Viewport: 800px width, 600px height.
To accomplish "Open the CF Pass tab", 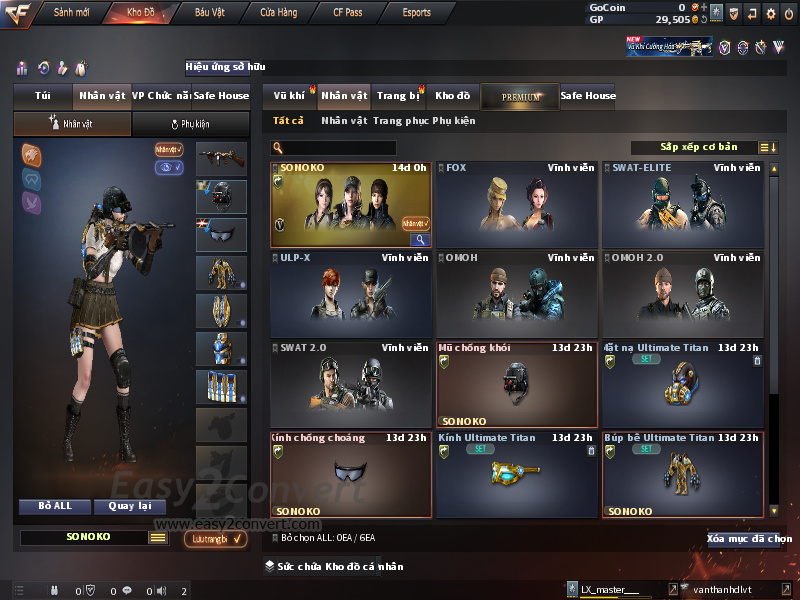I will [350, 13].
